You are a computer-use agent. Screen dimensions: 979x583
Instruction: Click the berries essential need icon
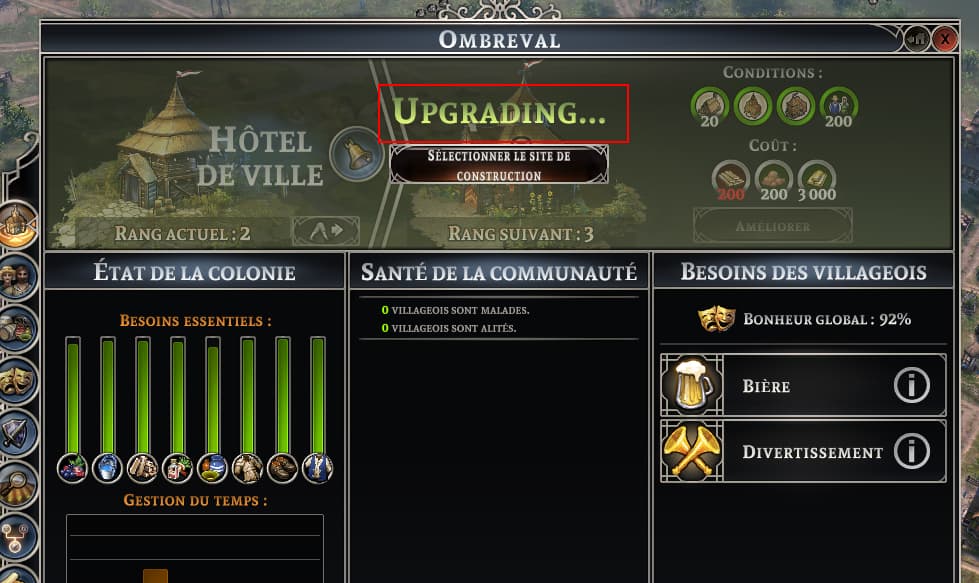click(x=73, y=467)
